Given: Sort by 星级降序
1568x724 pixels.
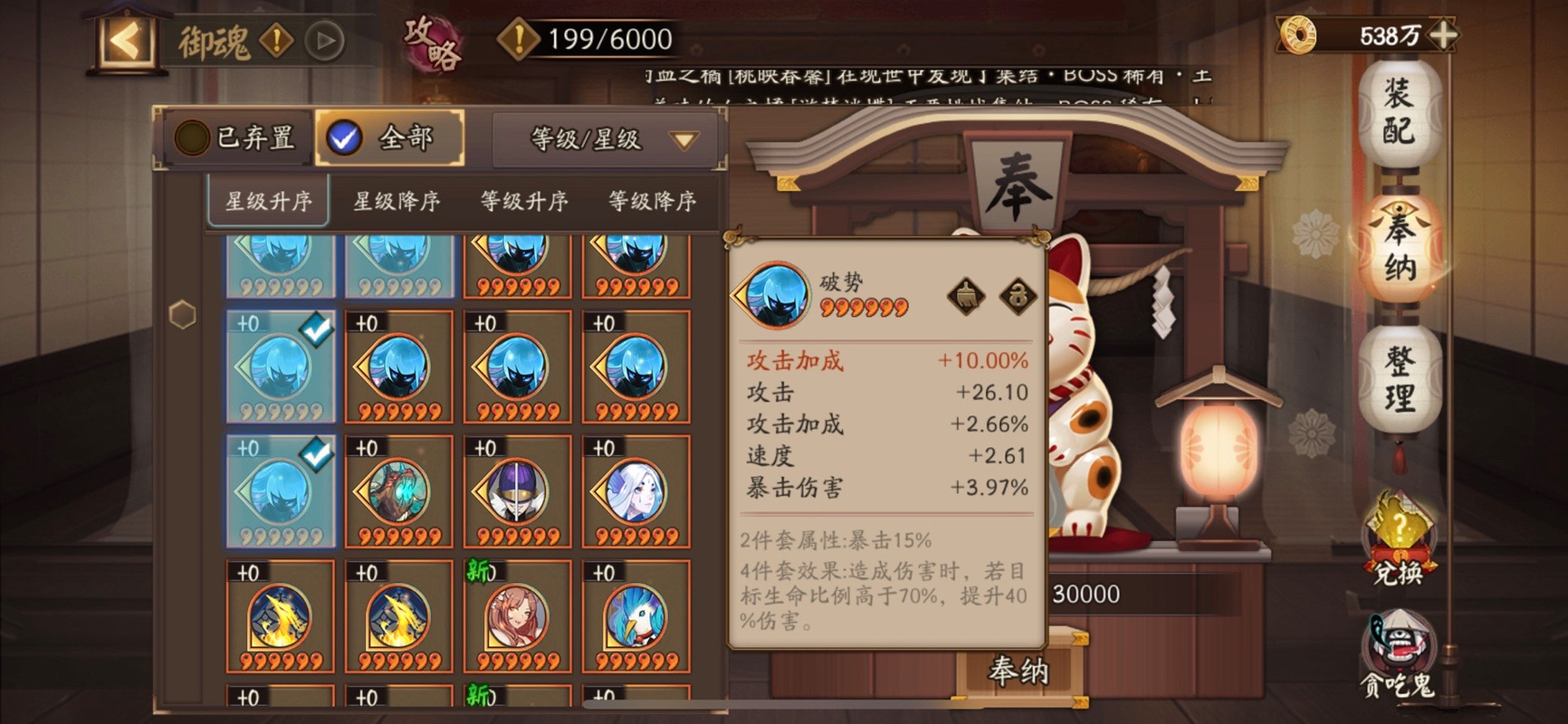Looking at the screenshot, I should pyautogui.click(x=397, y=201).
